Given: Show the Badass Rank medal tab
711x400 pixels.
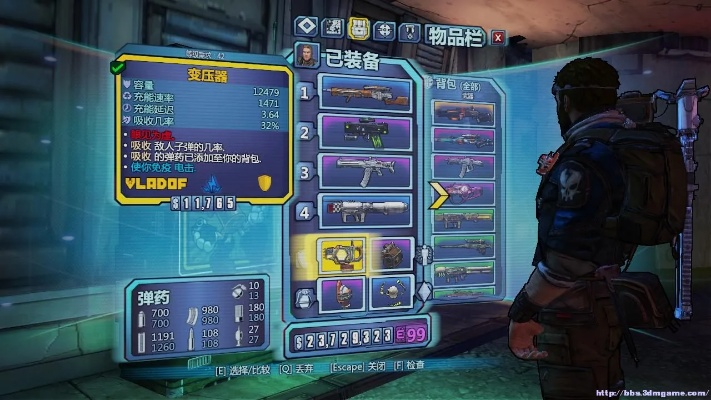Looking at the screenshot, I should coord(409,27).
